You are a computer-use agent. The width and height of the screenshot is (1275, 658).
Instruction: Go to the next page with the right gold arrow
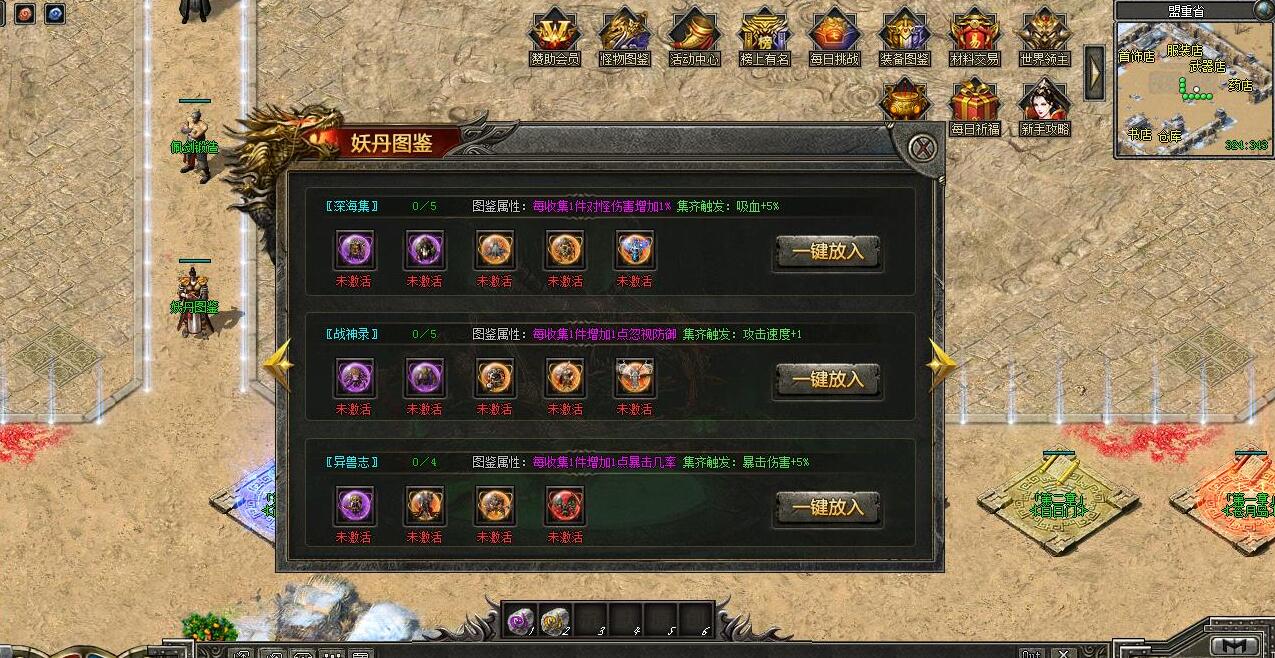point(940,364)
